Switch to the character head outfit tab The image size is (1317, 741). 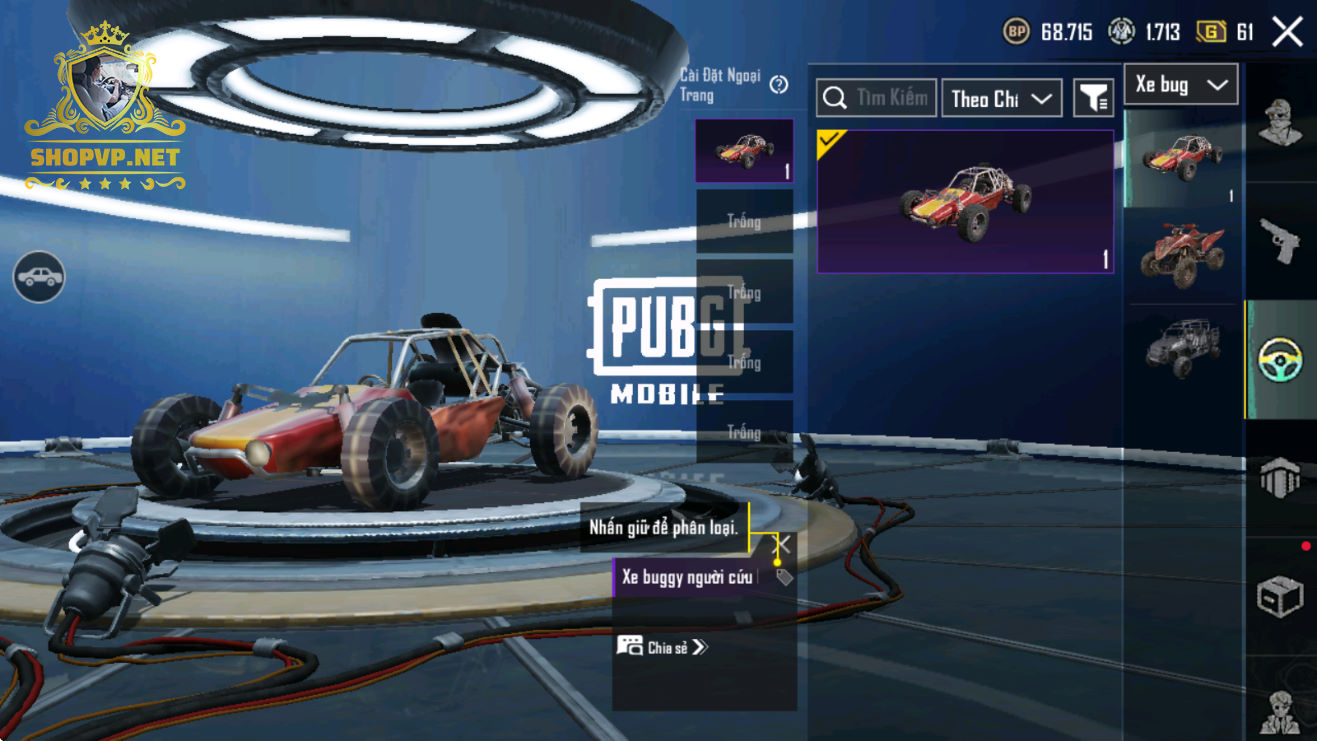click(x=1280, y=123)
